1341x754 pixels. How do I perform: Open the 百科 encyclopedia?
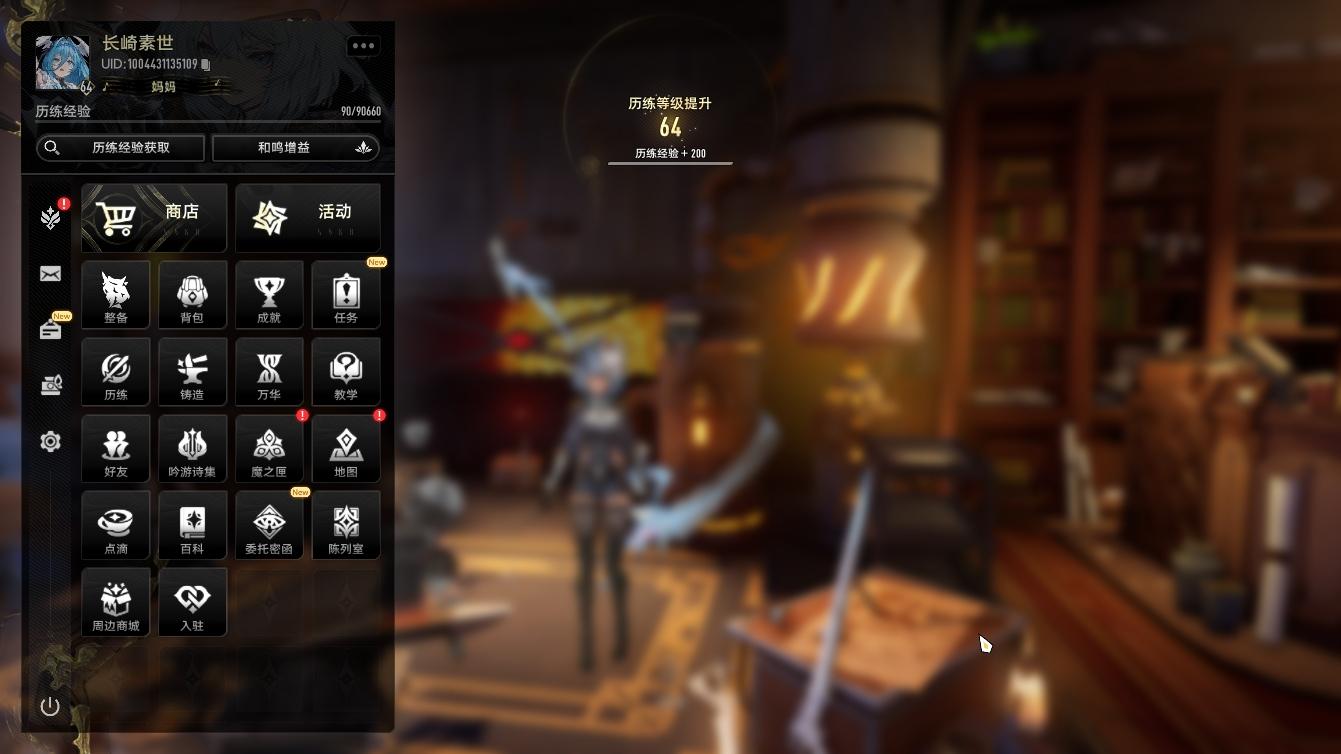click(x=192, y=526)
